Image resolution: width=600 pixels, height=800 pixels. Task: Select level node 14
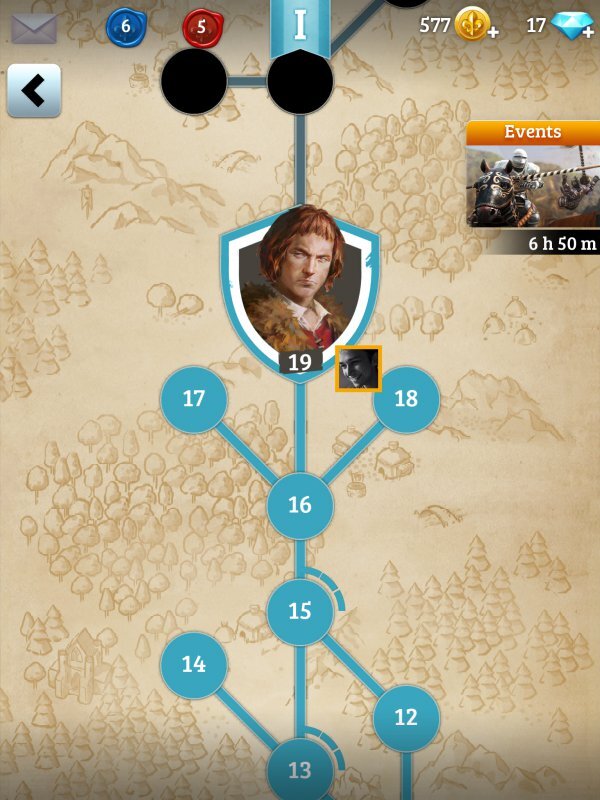point(194,664)
